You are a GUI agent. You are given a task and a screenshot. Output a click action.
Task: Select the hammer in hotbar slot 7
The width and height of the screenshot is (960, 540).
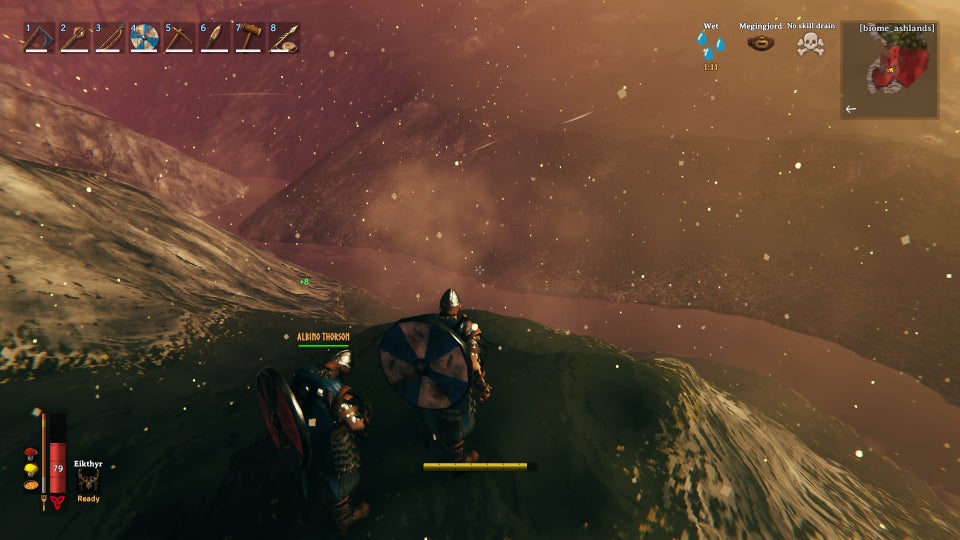tap(250, 38)
